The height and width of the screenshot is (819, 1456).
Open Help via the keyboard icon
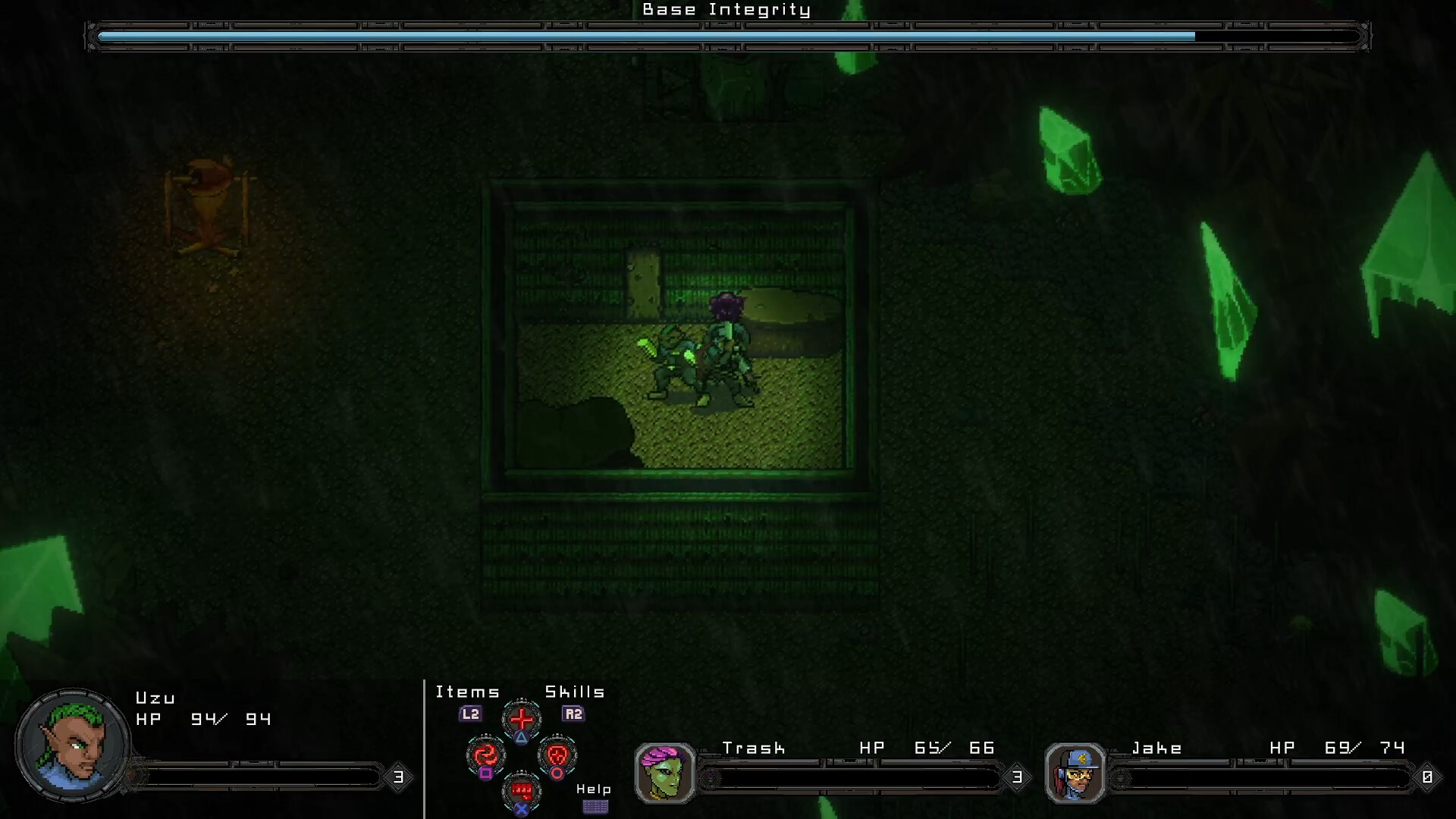[595, 806]
